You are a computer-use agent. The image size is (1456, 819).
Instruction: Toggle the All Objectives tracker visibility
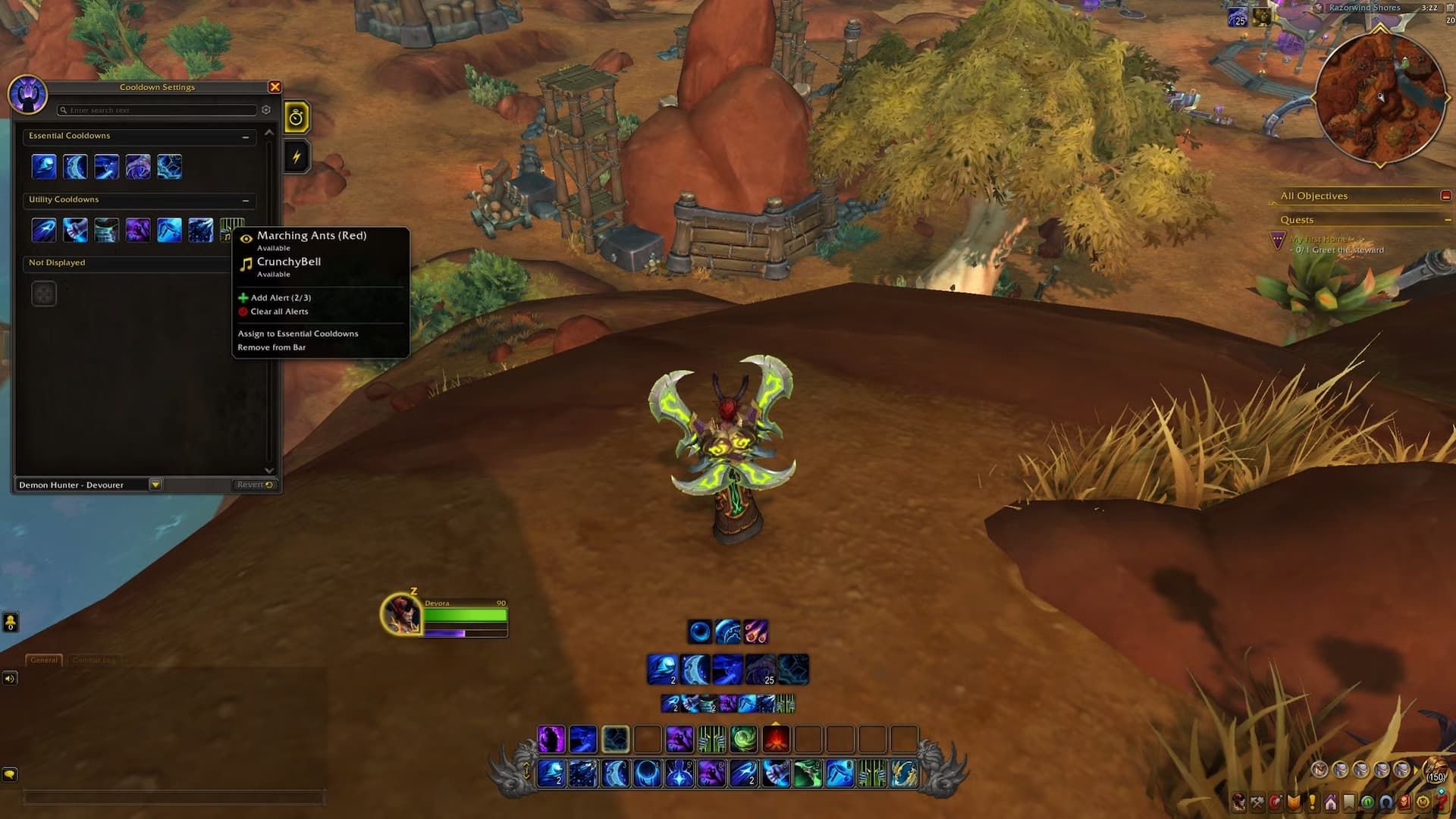[1445, 196]
